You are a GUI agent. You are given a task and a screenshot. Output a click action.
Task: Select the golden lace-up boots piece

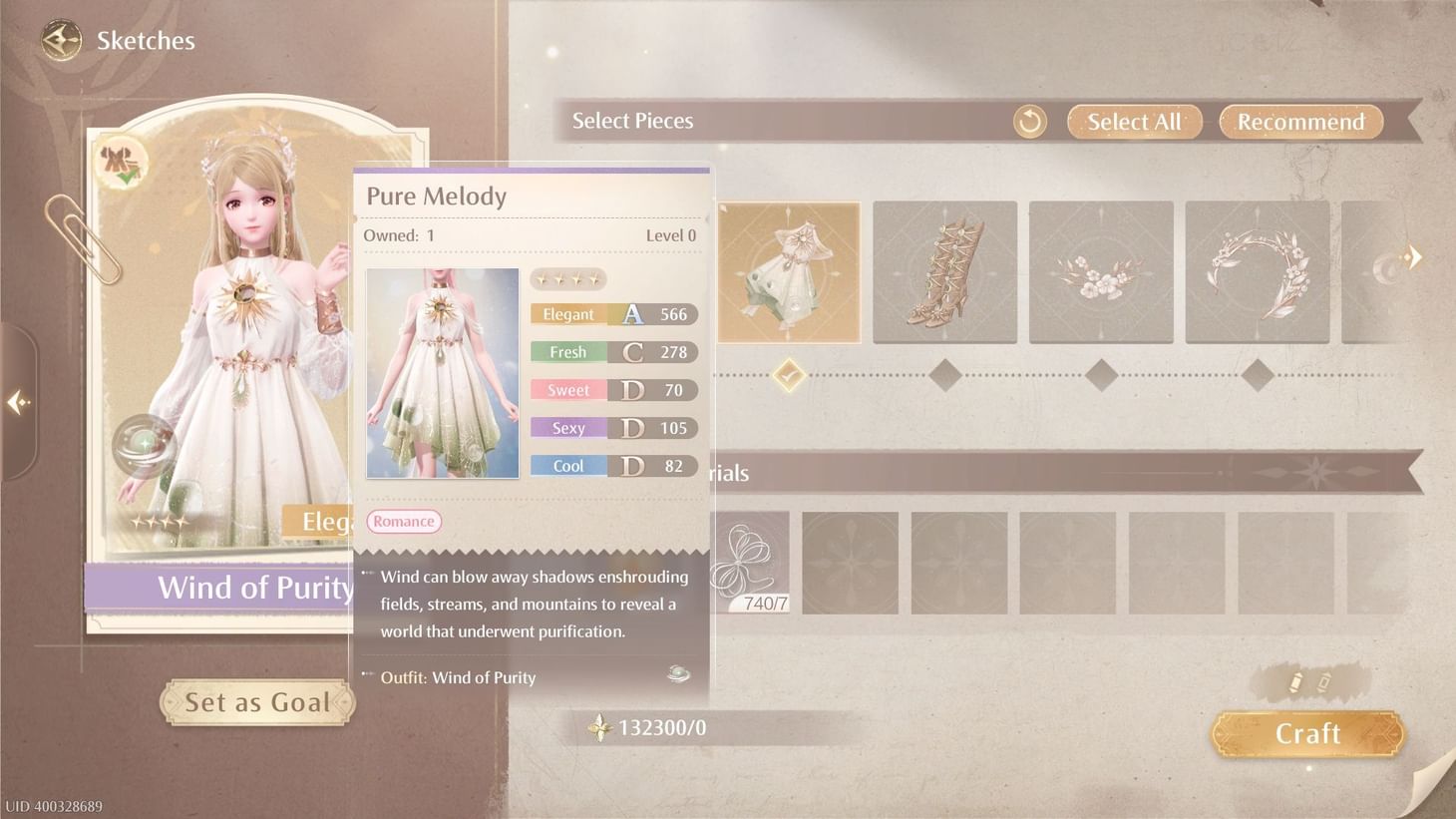pos(944,271)
